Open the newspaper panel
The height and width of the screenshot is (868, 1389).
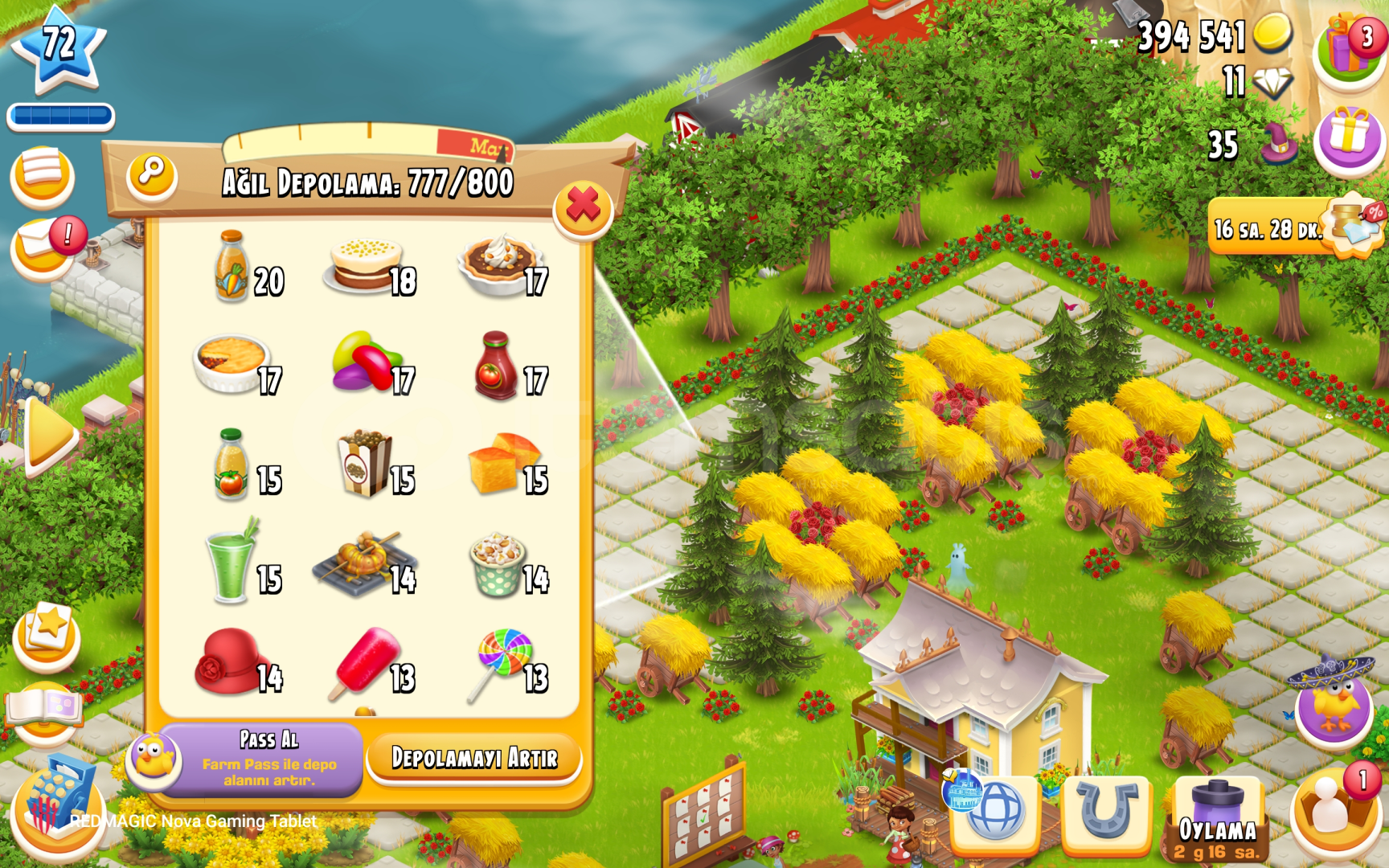click(x=42, y=176)
